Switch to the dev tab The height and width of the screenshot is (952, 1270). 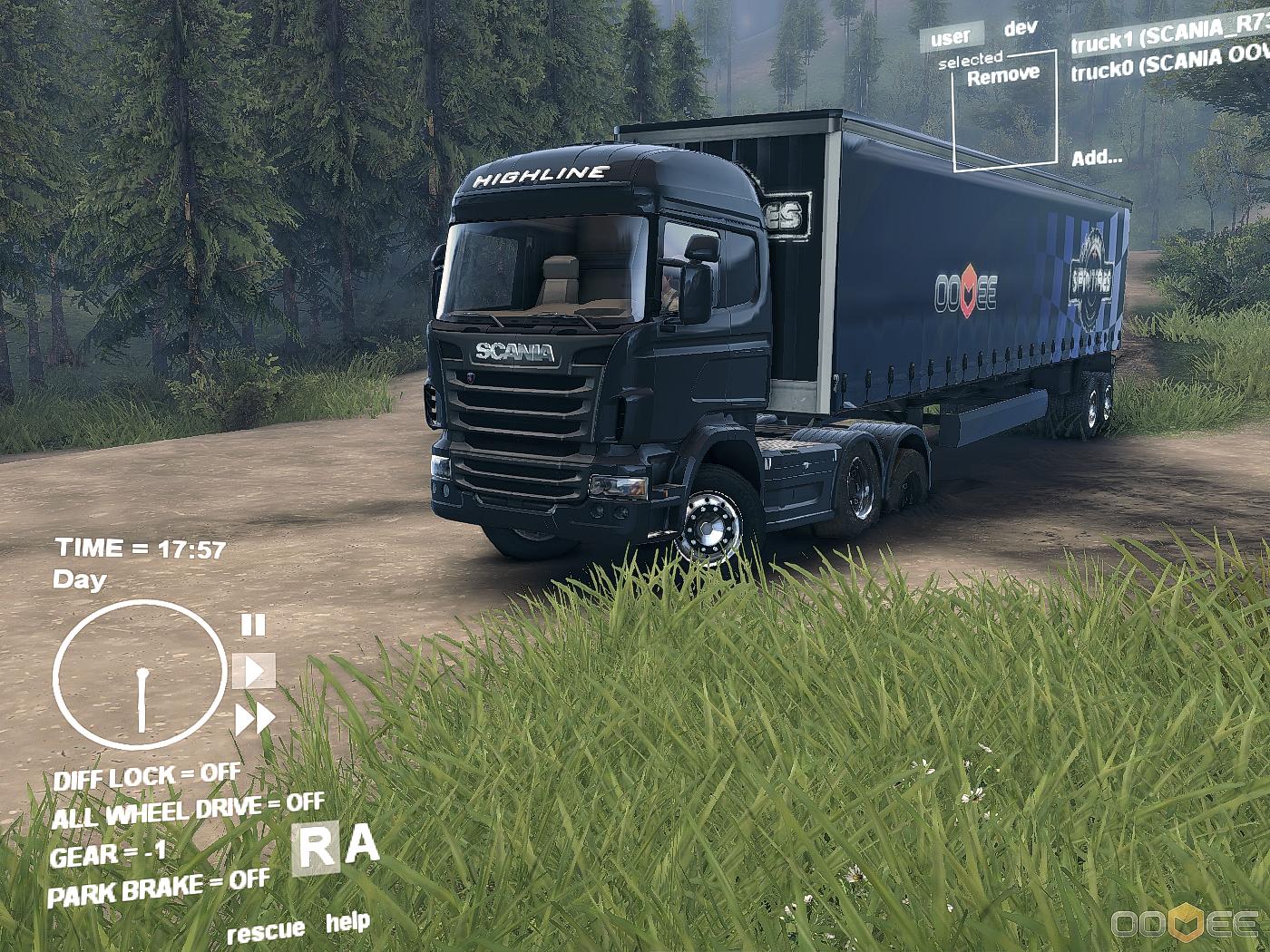point(1020,29)
